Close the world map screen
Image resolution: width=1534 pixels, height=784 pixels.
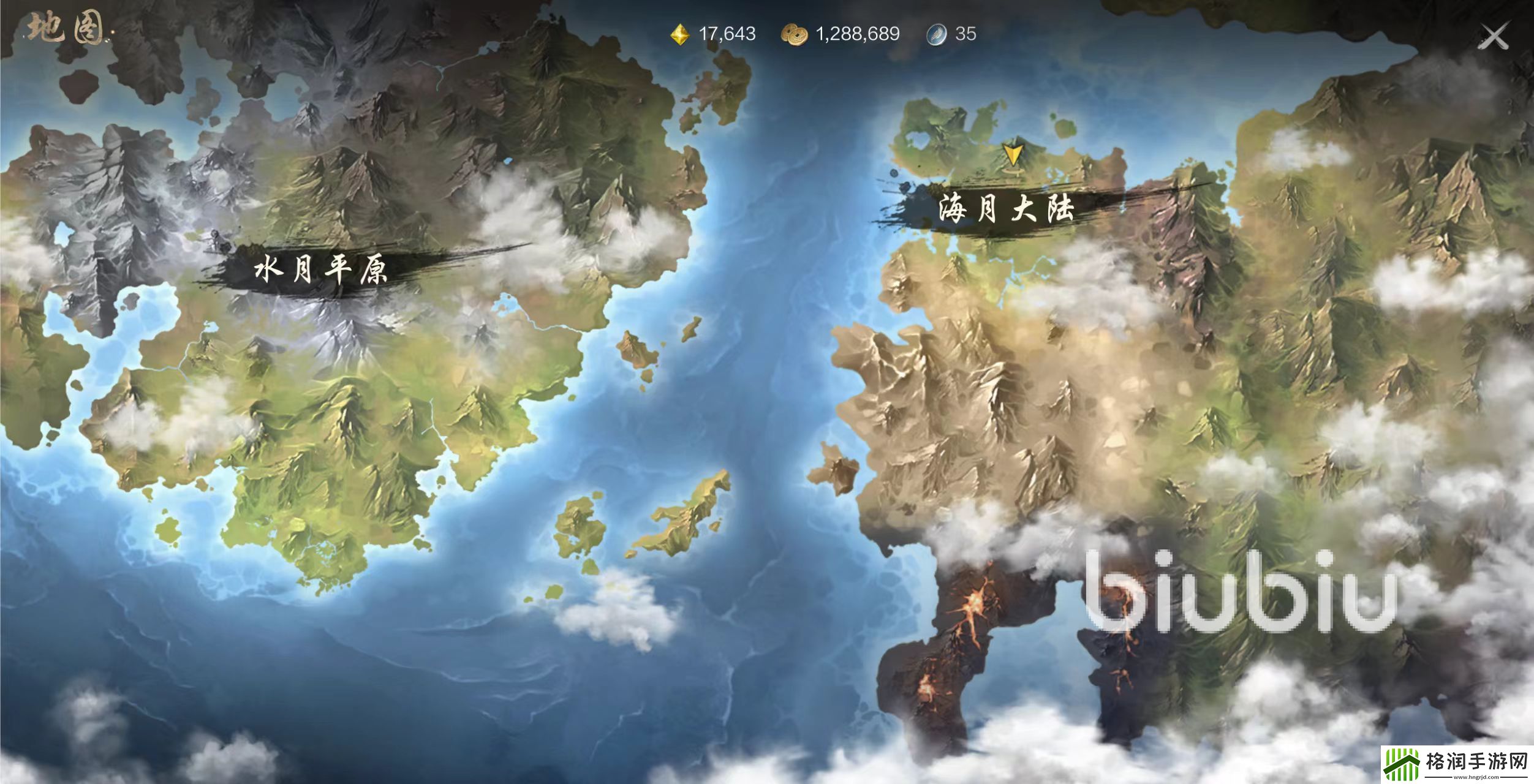1494,37
